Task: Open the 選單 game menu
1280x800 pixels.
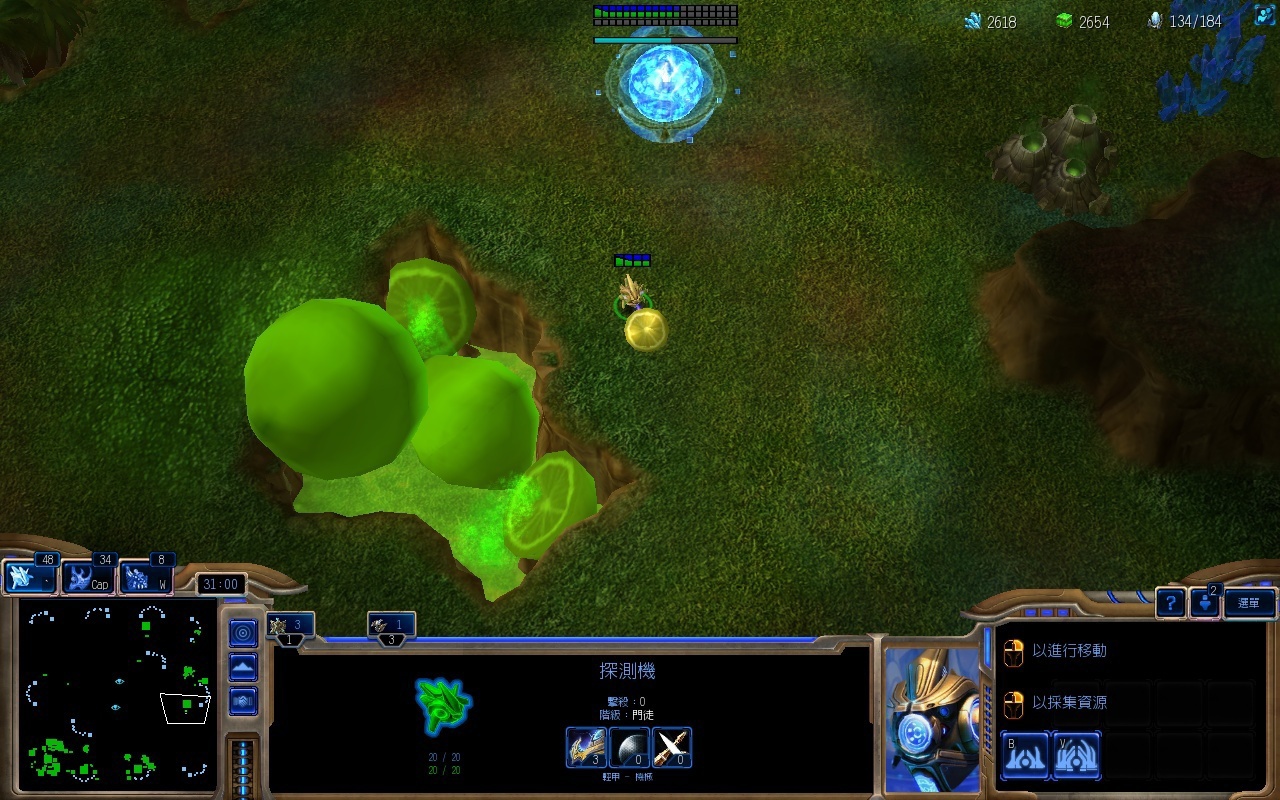Action: pos(1249,602)
